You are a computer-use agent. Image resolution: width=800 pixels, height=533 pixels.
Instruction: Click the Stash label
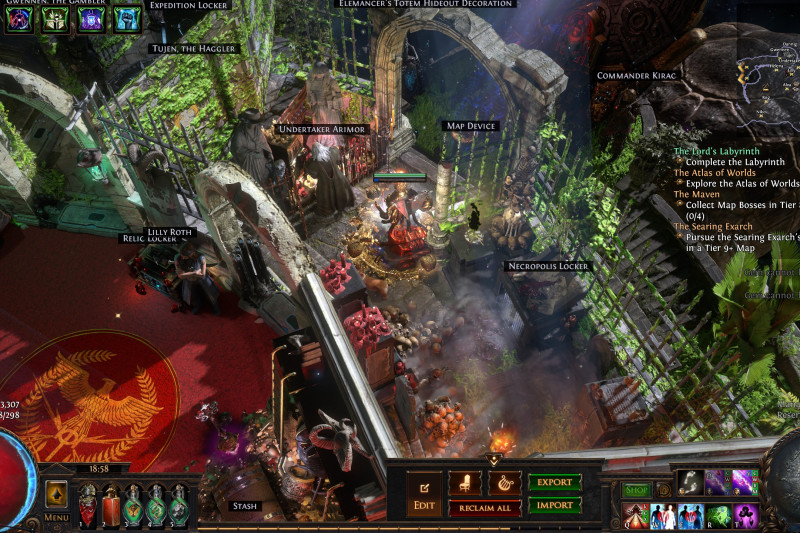[244, 506]
